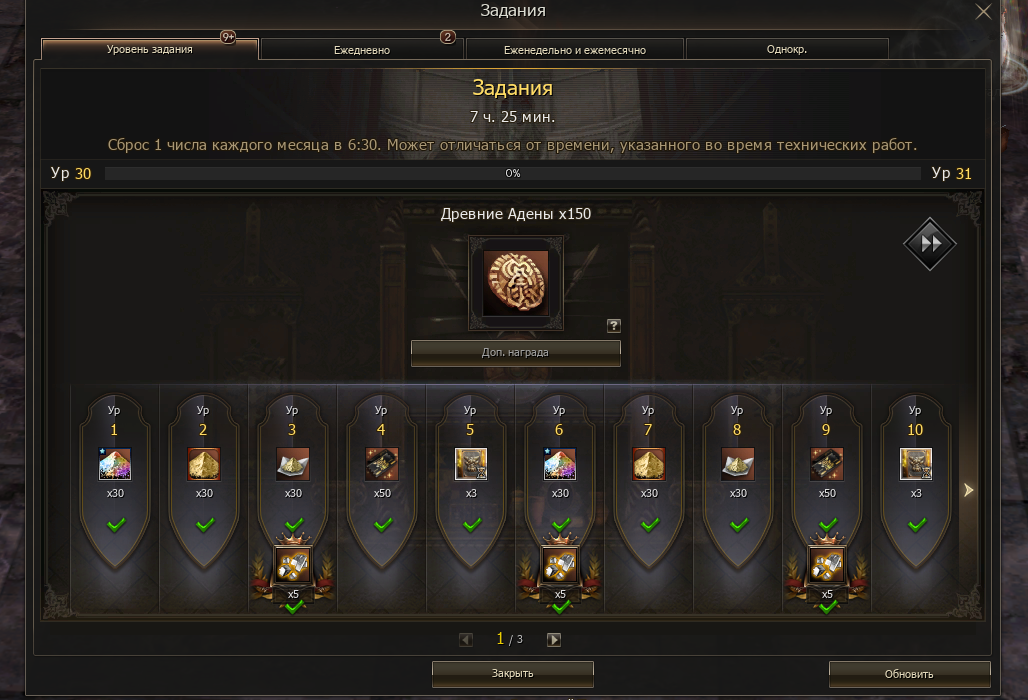This screenshot has height=700, width=1028.
Task: Show the Уровень задания tab
Action: [x=150, y=49]
